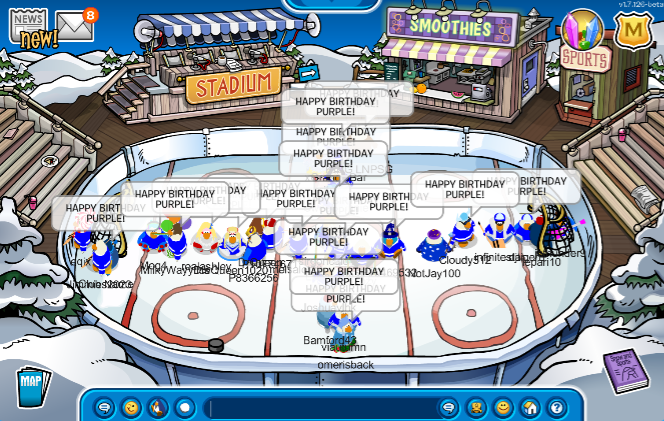Open the newspaper with the New! label
This screenshot has width=664, height=421.
pyautogui.click(x=29, y=27)
